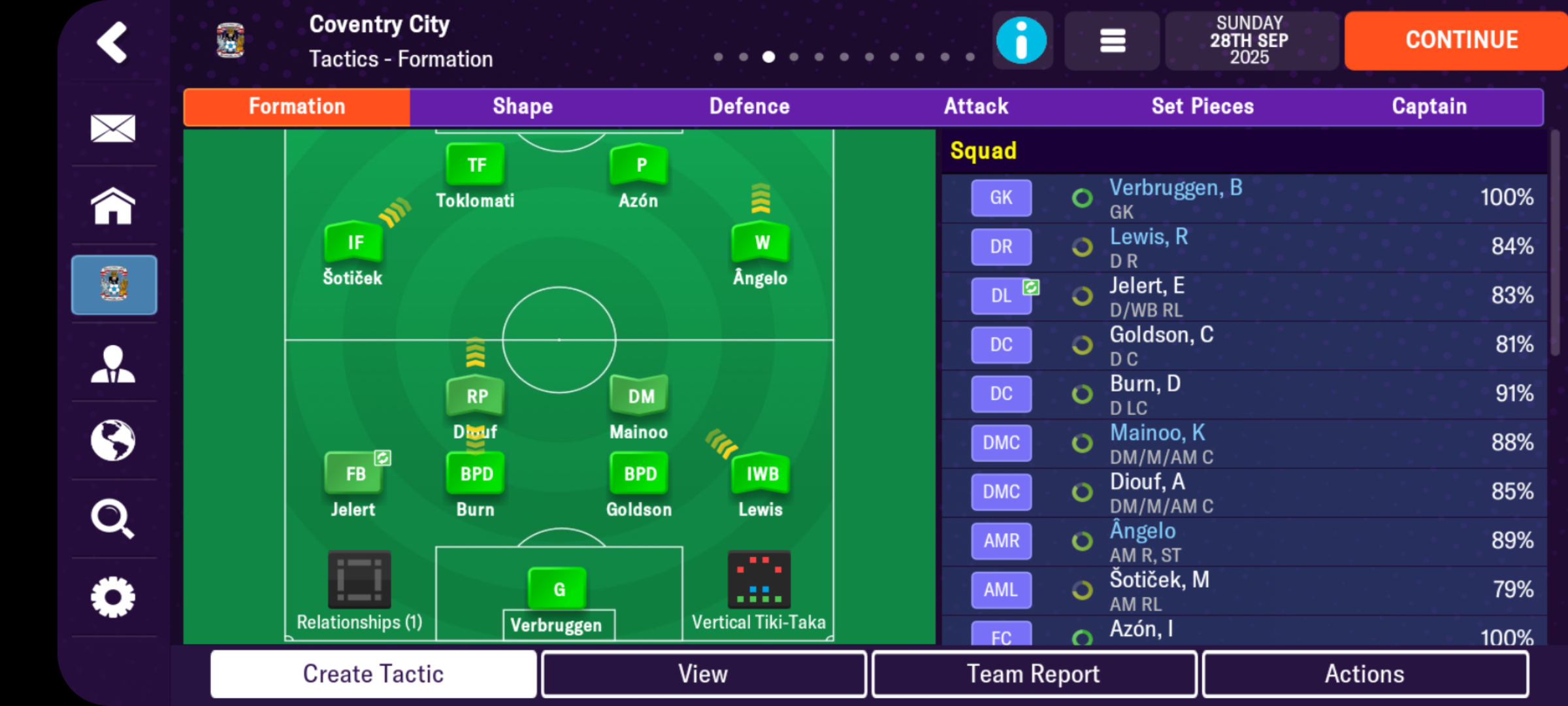The width and height of the screenshot is (1568, 706).
Task: Switch to the Captain tab
Action: click(x=1429, y=106)
